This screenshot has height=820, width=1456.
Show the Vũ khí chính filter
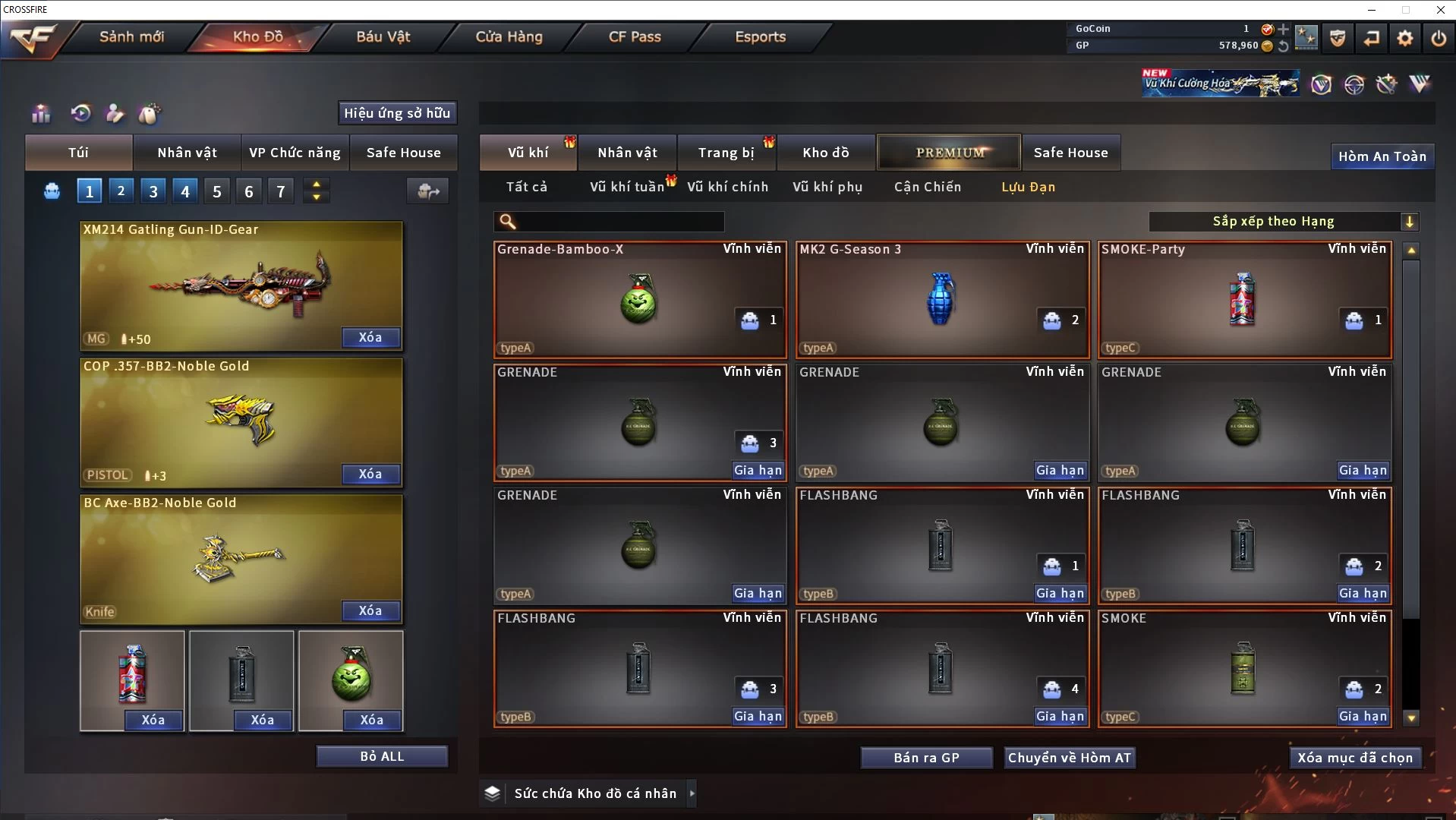click(727, 187)
